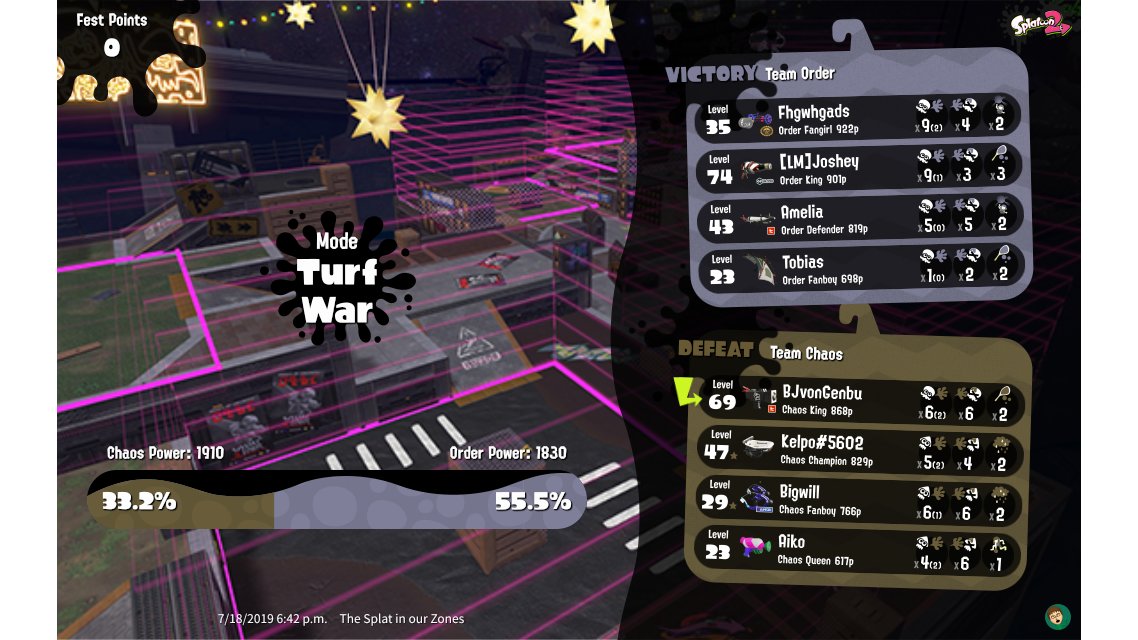1138x640 pixels.
Task: Open Kelpo#5602 player row
Action: [x=858, y=450]
